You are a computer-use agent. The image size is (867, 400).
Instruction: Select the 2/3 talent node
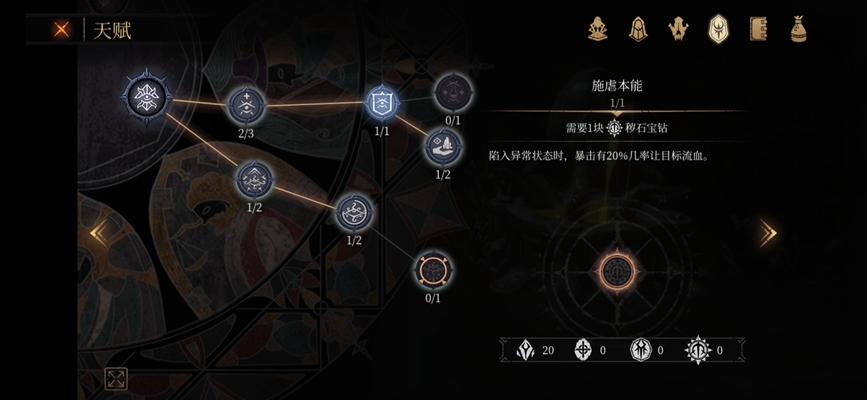[246, 105]
